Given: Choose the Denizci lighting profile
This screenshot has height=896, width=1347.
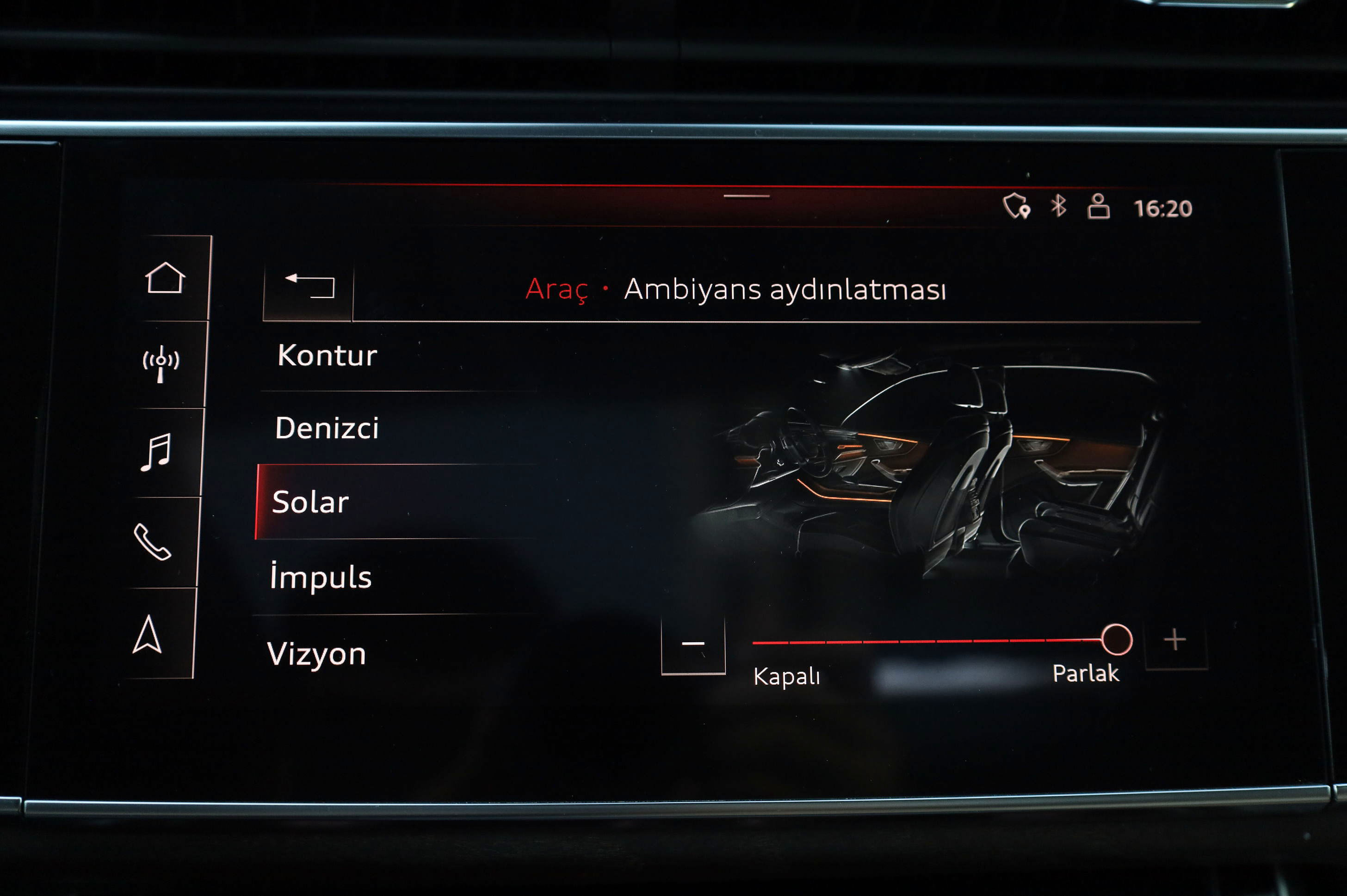Looking at the screenshot, I should click(327, 428).
